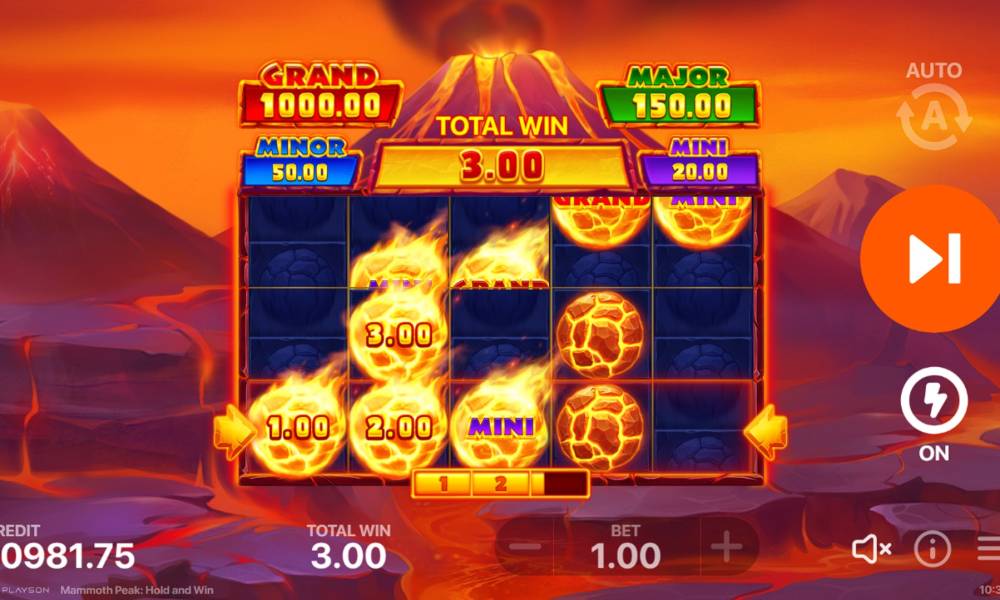Open the info paytable button

(933, 548)
